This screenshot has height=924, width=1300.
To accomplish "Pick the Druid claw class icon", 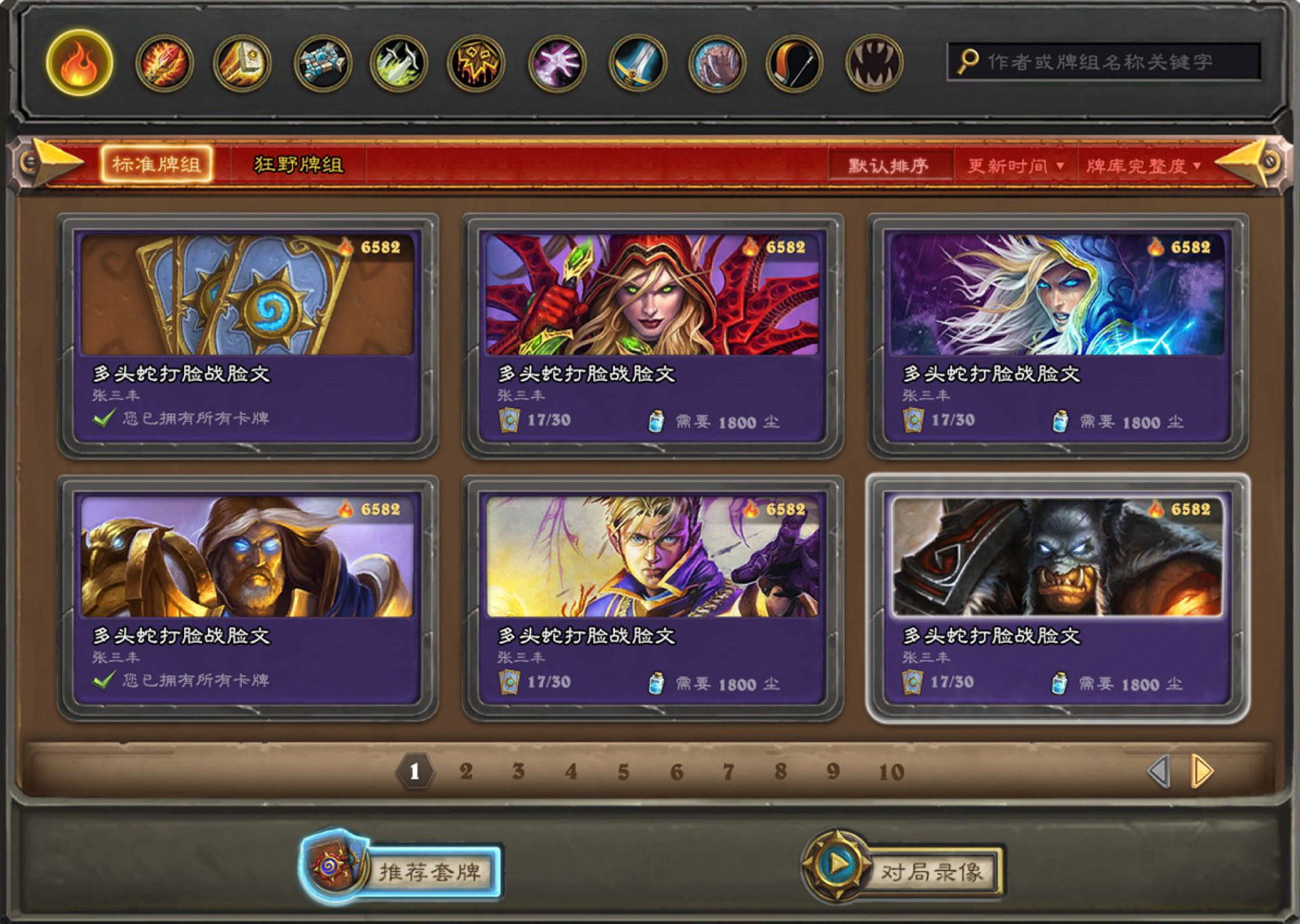I will coord(874,63).
